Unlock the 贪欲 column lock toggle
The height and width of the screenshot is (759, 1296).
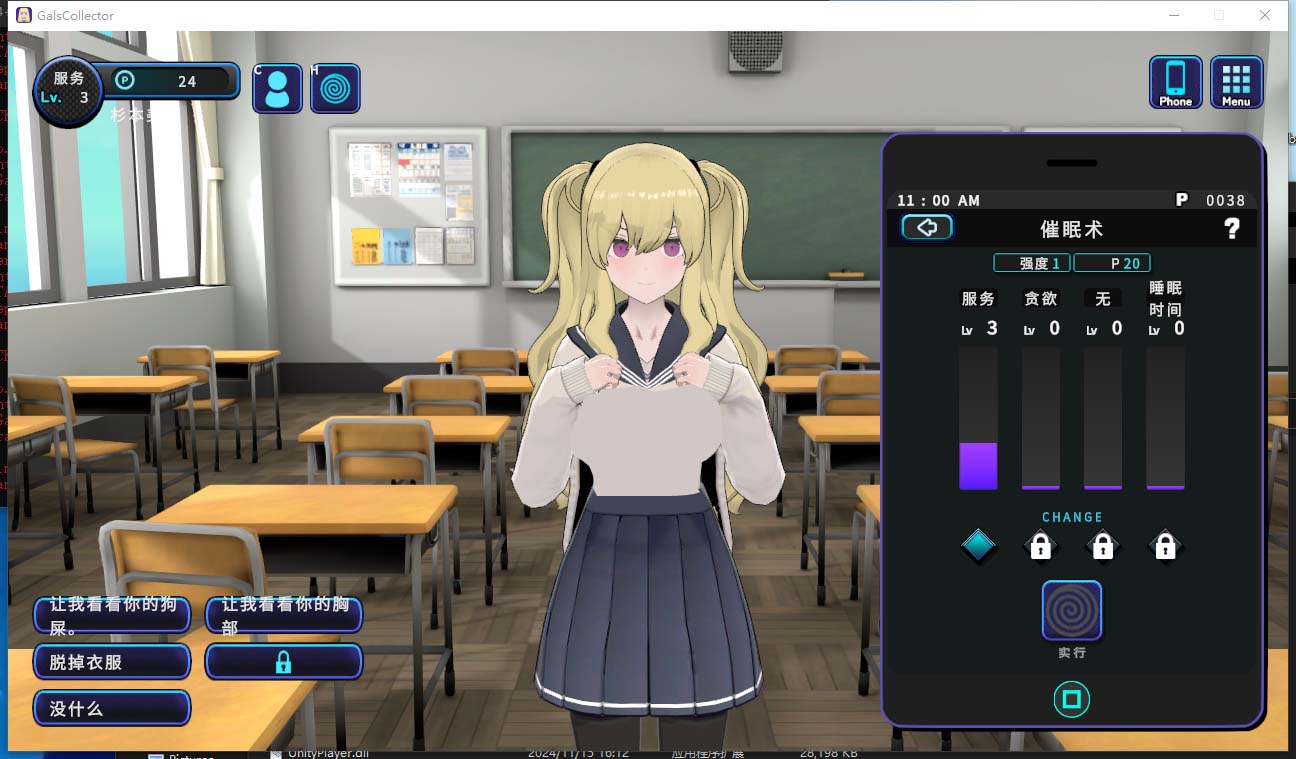(1040, 546)
